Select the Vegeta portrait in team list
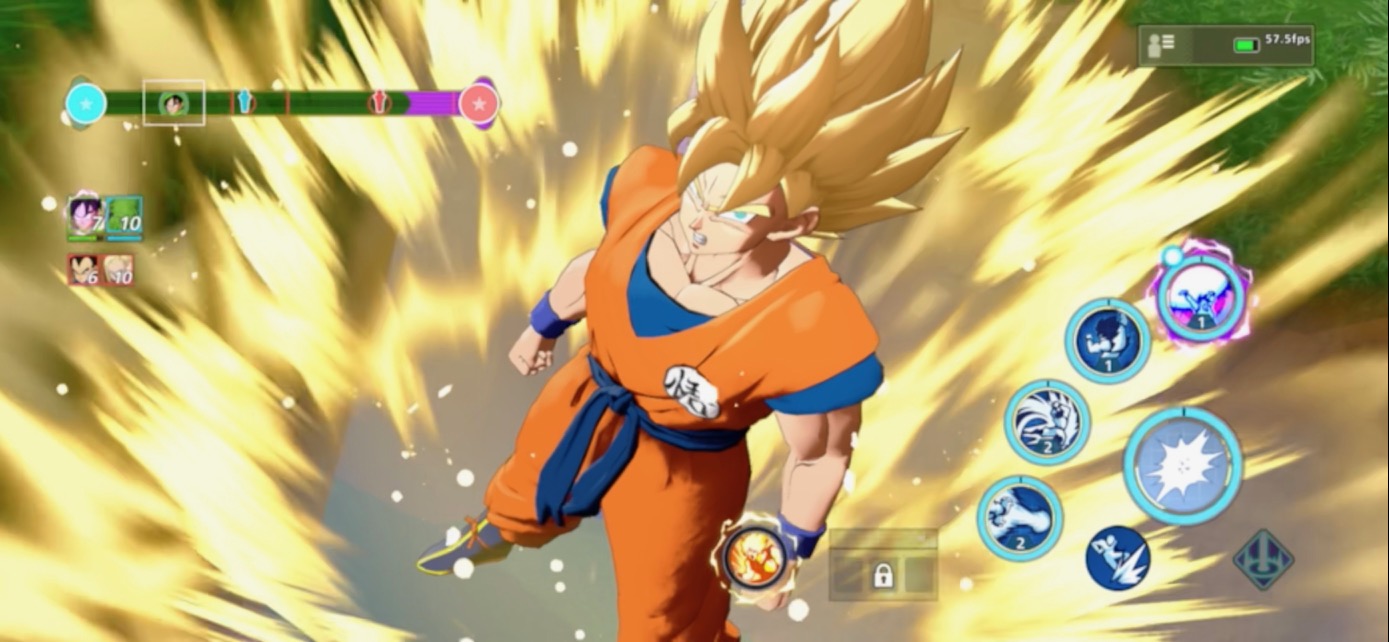 click(x=84, y=270)
